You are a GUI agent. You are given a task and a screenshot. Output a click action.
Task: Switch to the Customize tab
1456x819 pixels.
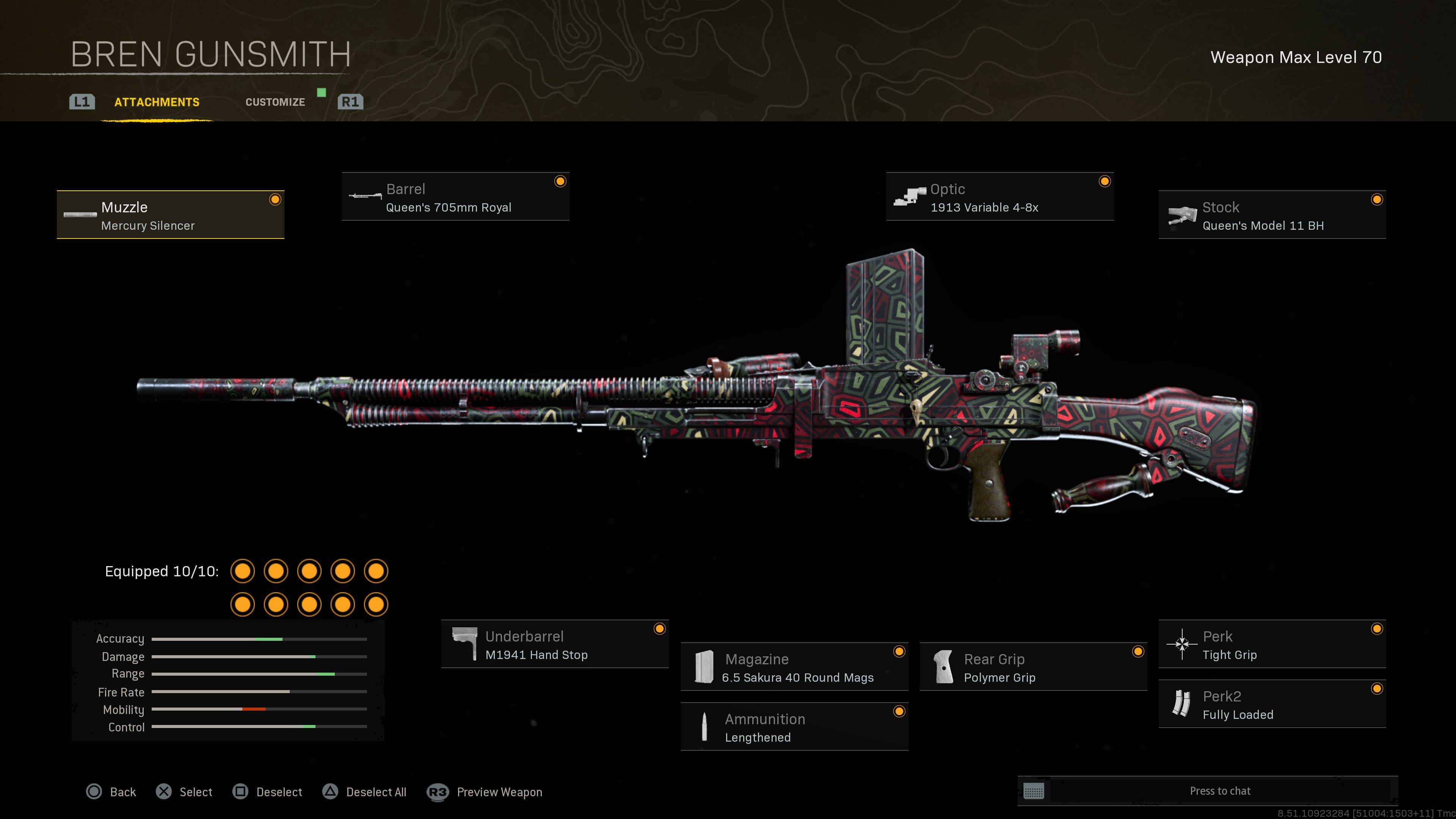click(x=275, y=102)
